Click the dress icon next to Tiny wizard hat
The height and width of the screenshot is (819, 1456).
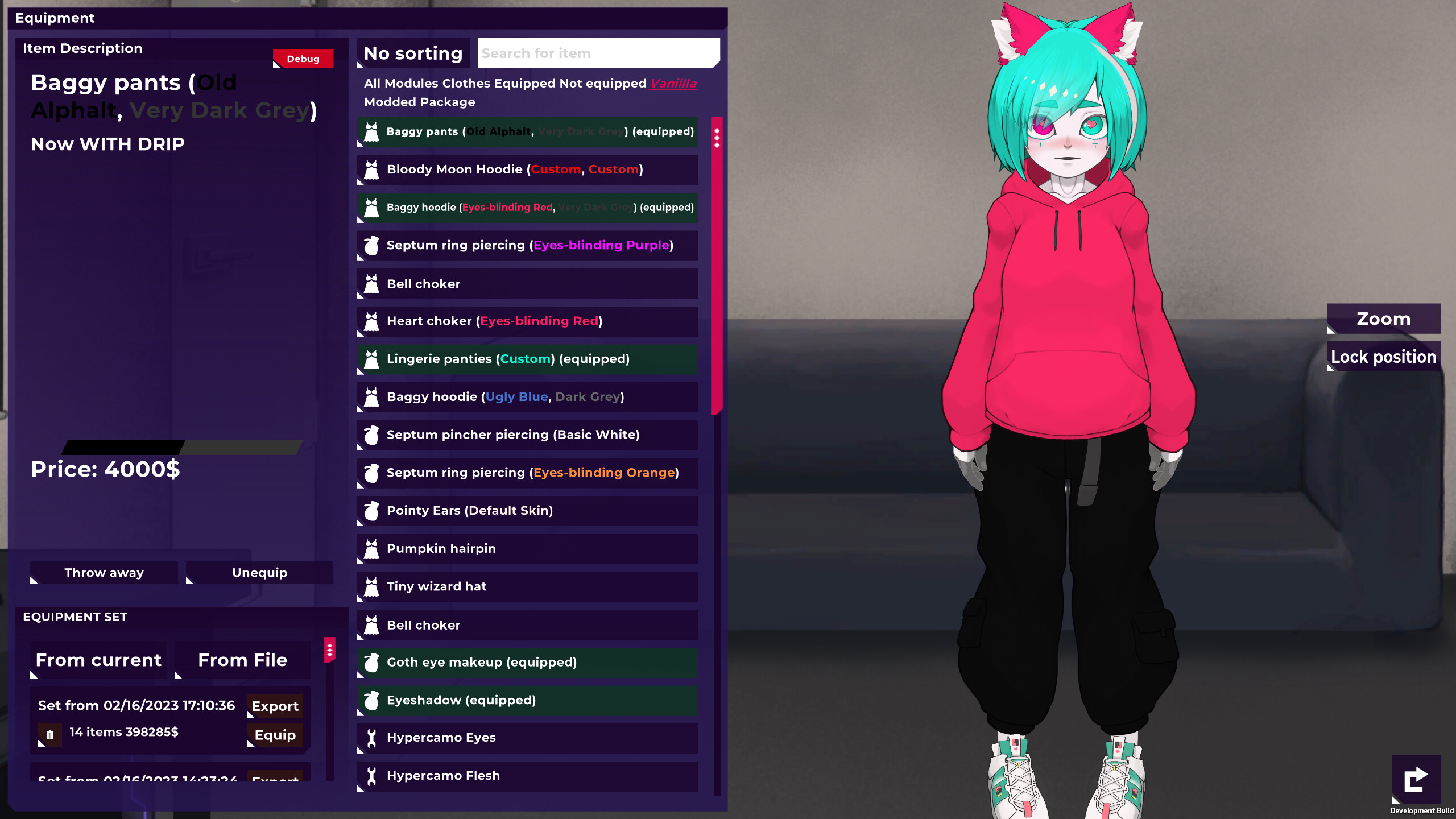[x=372, y=586]
